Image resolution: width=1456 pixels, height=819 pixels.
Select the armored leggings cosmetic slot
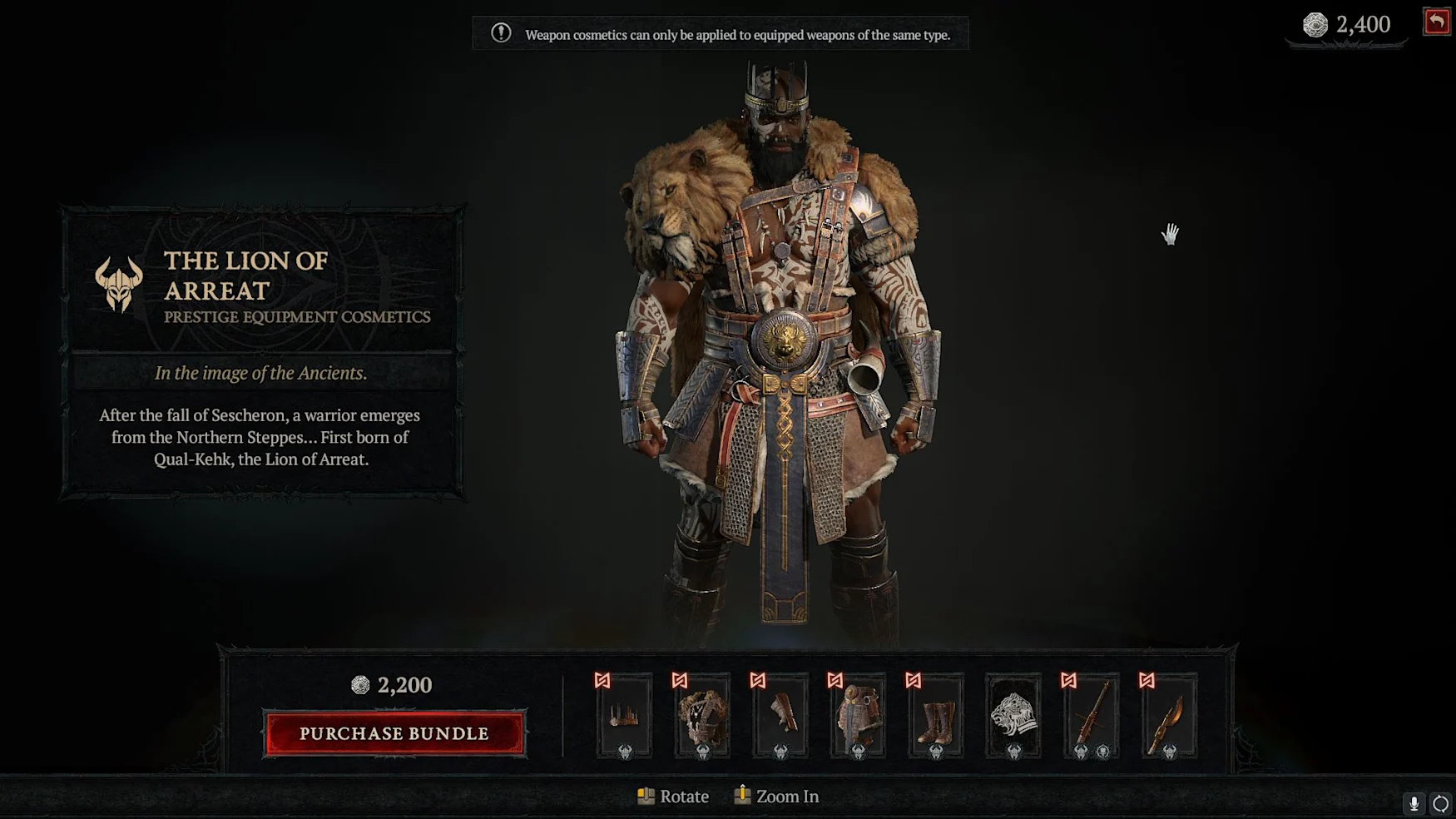tap(858, 716)
